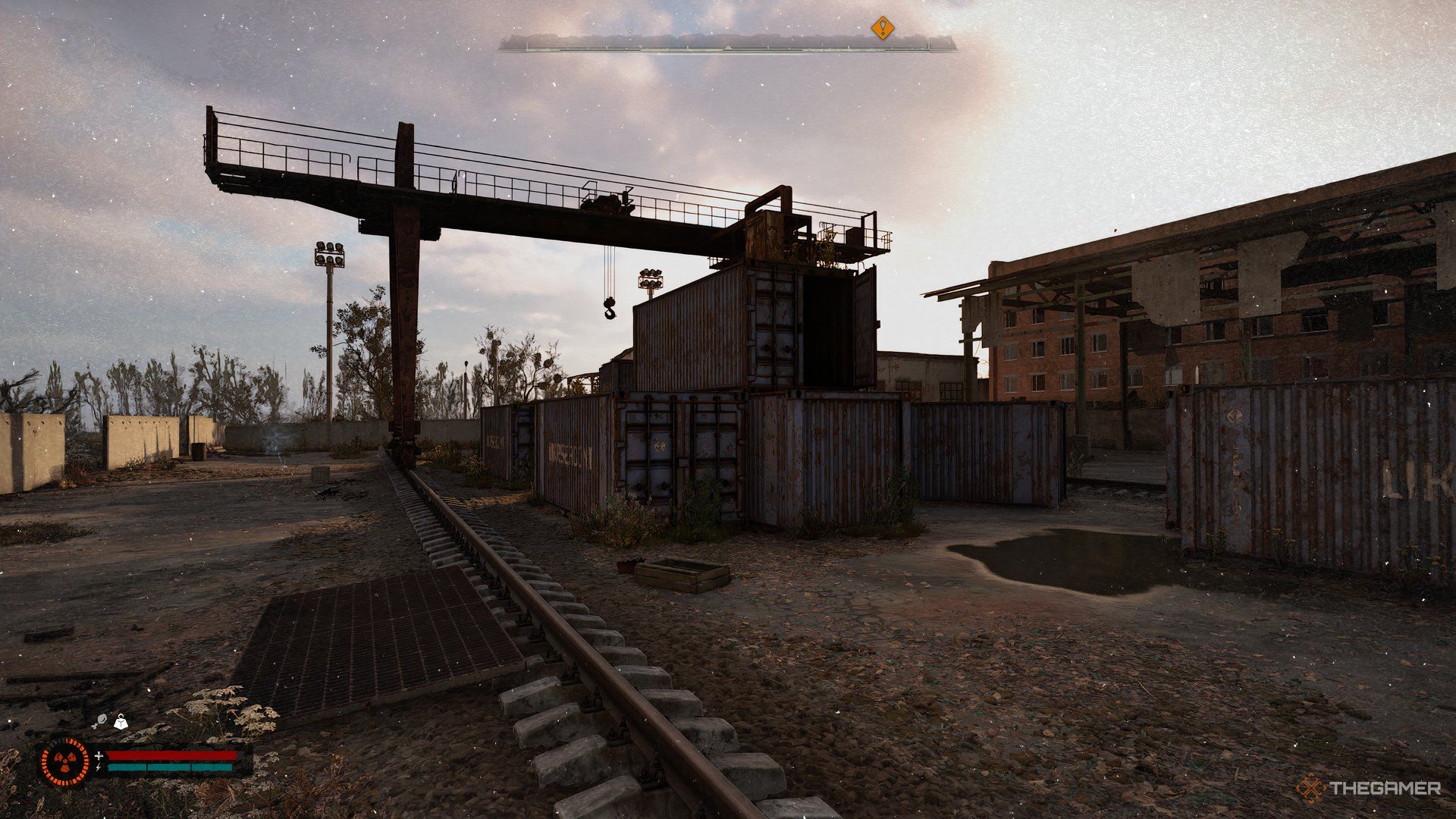
Task: Click the small hunger status icon
Action: pyautogui.click(x=102, y=720)
